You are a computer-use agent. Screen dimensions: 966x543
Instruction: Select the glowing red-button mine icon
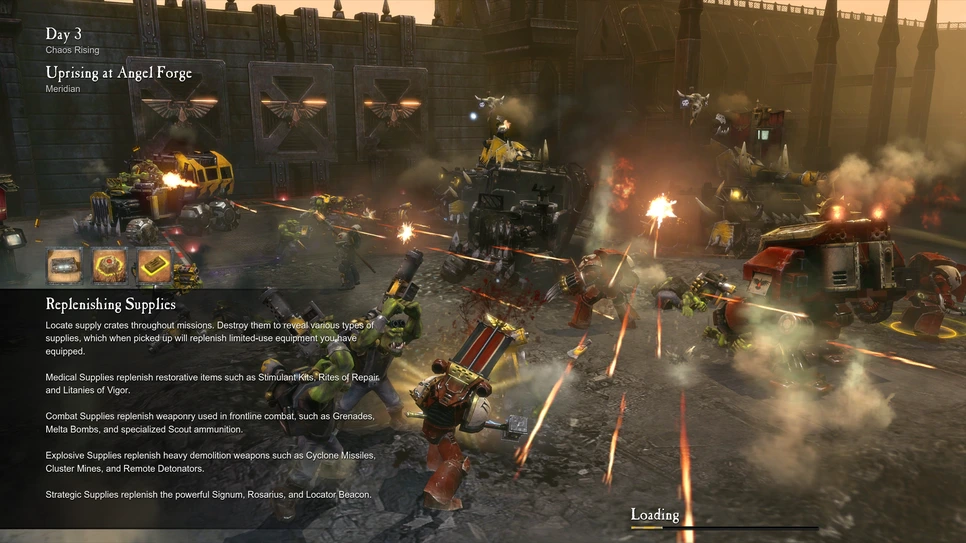point(110,265)
